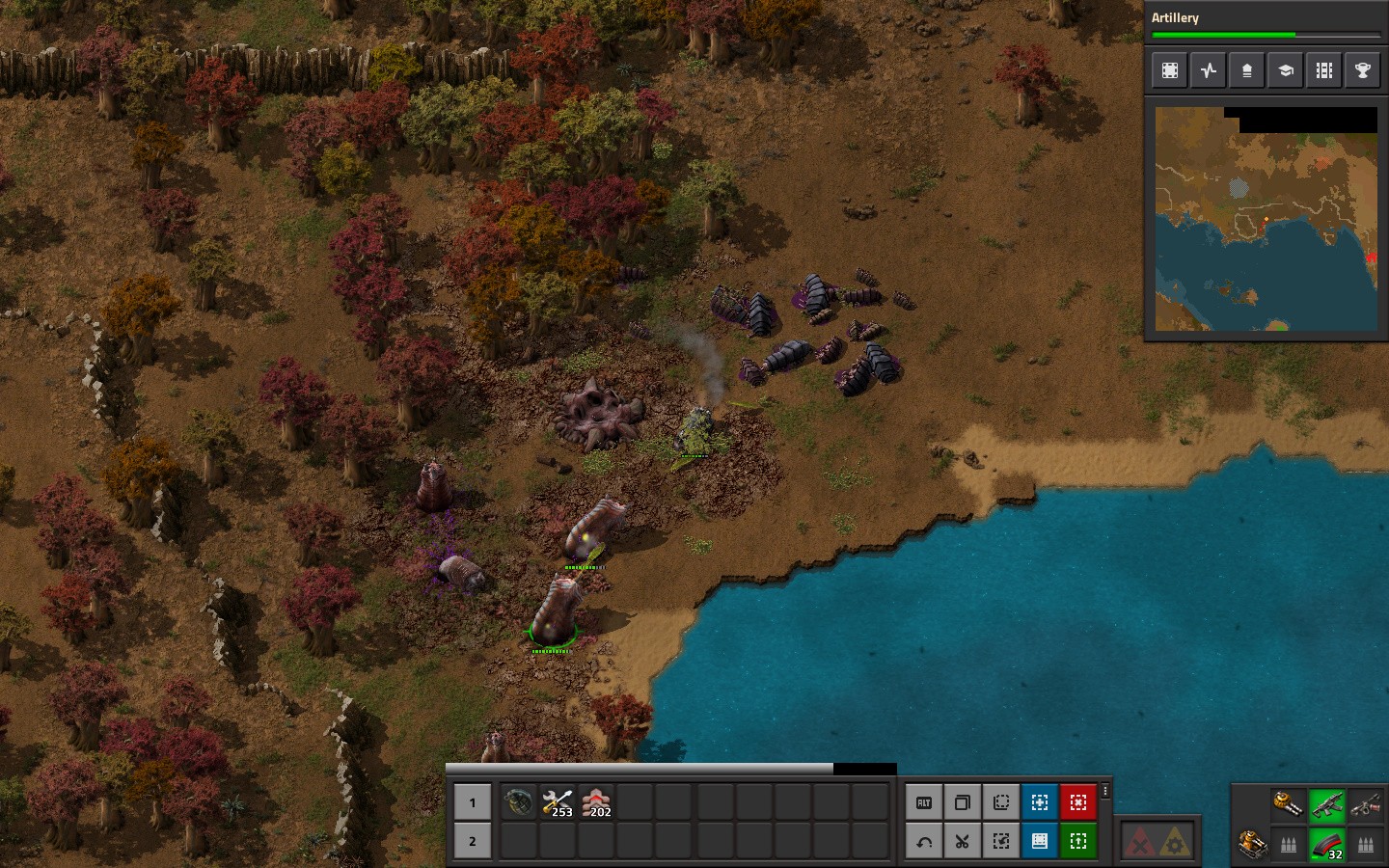The width and height of the screenshot is (1389, 868).
Task: Switch to quickbar row 2
Action: (x=473, y=841)
